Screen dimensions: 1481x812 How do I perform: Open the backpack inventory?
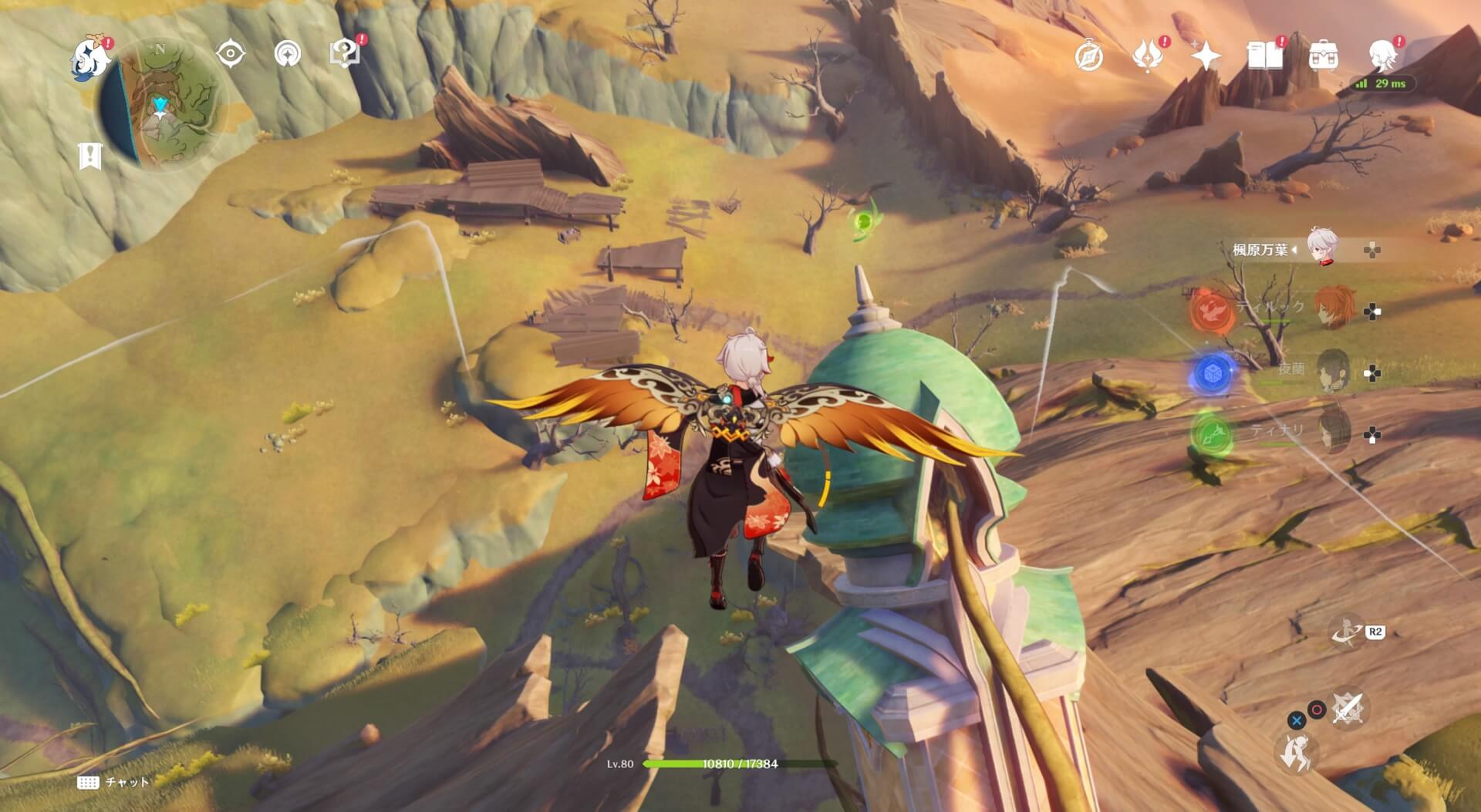click(x=1324, y=56)
